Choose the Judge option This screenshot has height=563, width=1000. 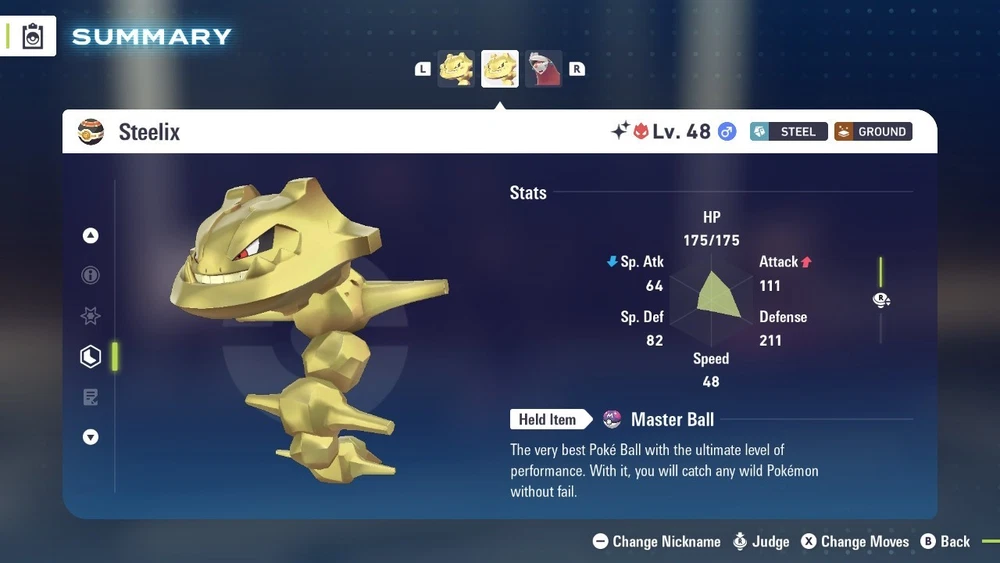760,541
